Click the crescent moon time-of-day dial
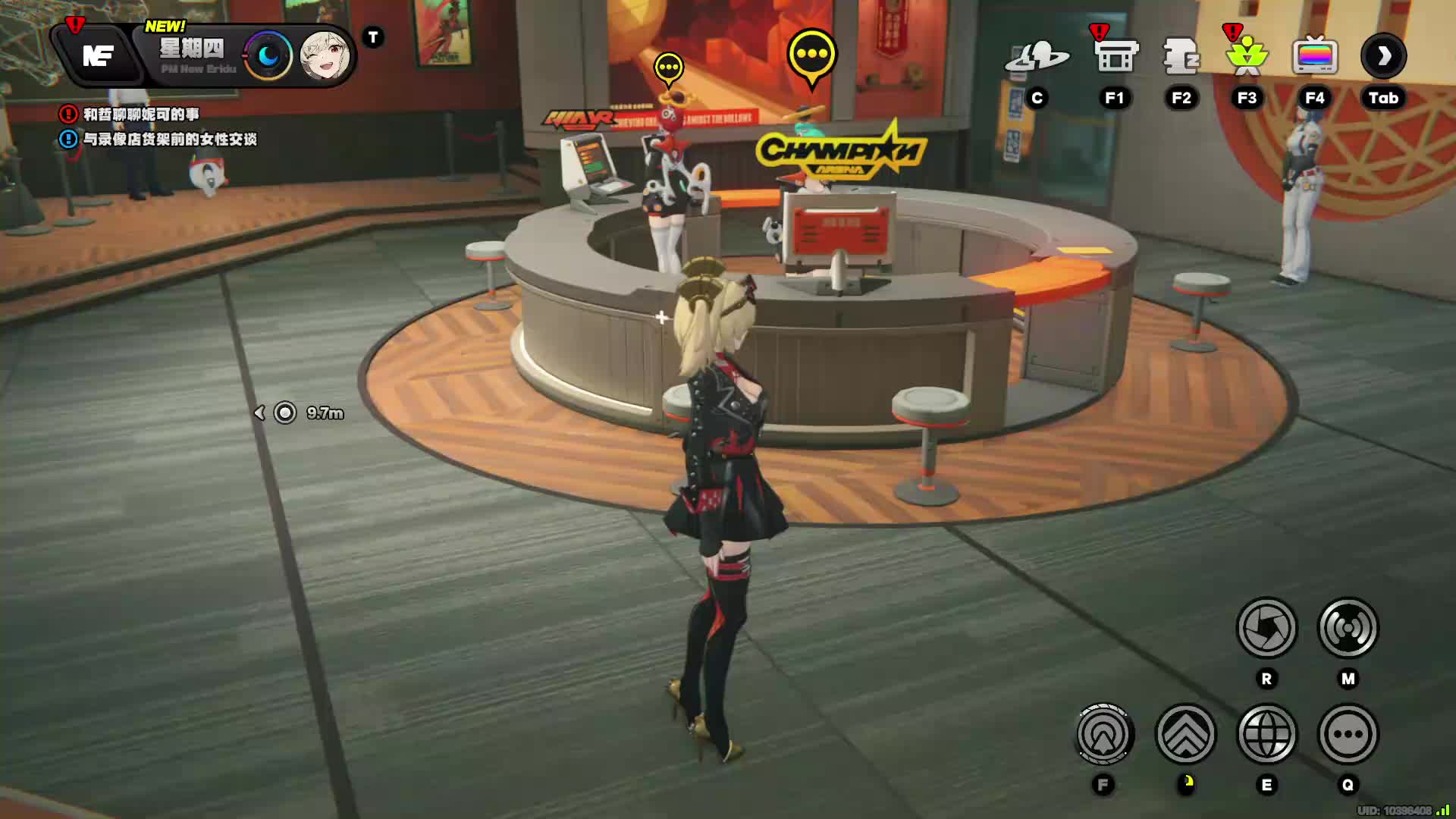The image size is (1456, 819). click(267, 56)
